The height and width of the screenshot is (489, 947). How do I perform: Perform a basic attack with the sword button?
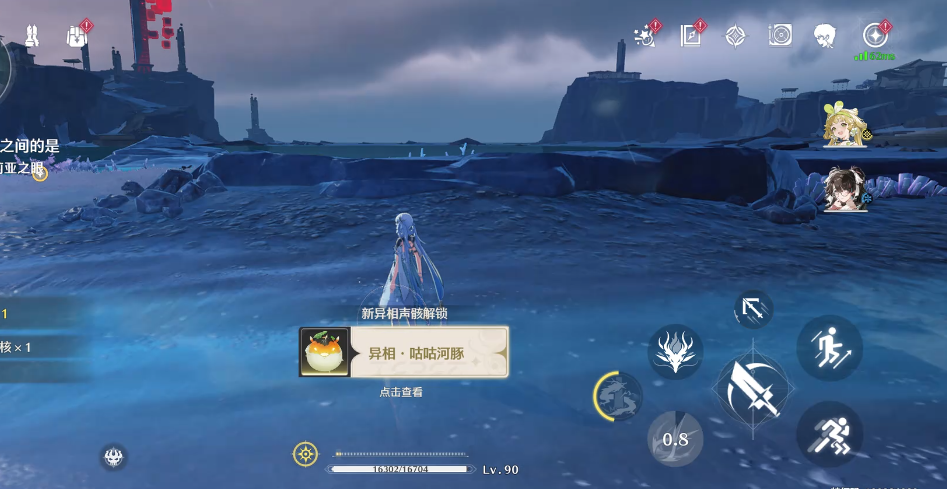pos(751,387)
